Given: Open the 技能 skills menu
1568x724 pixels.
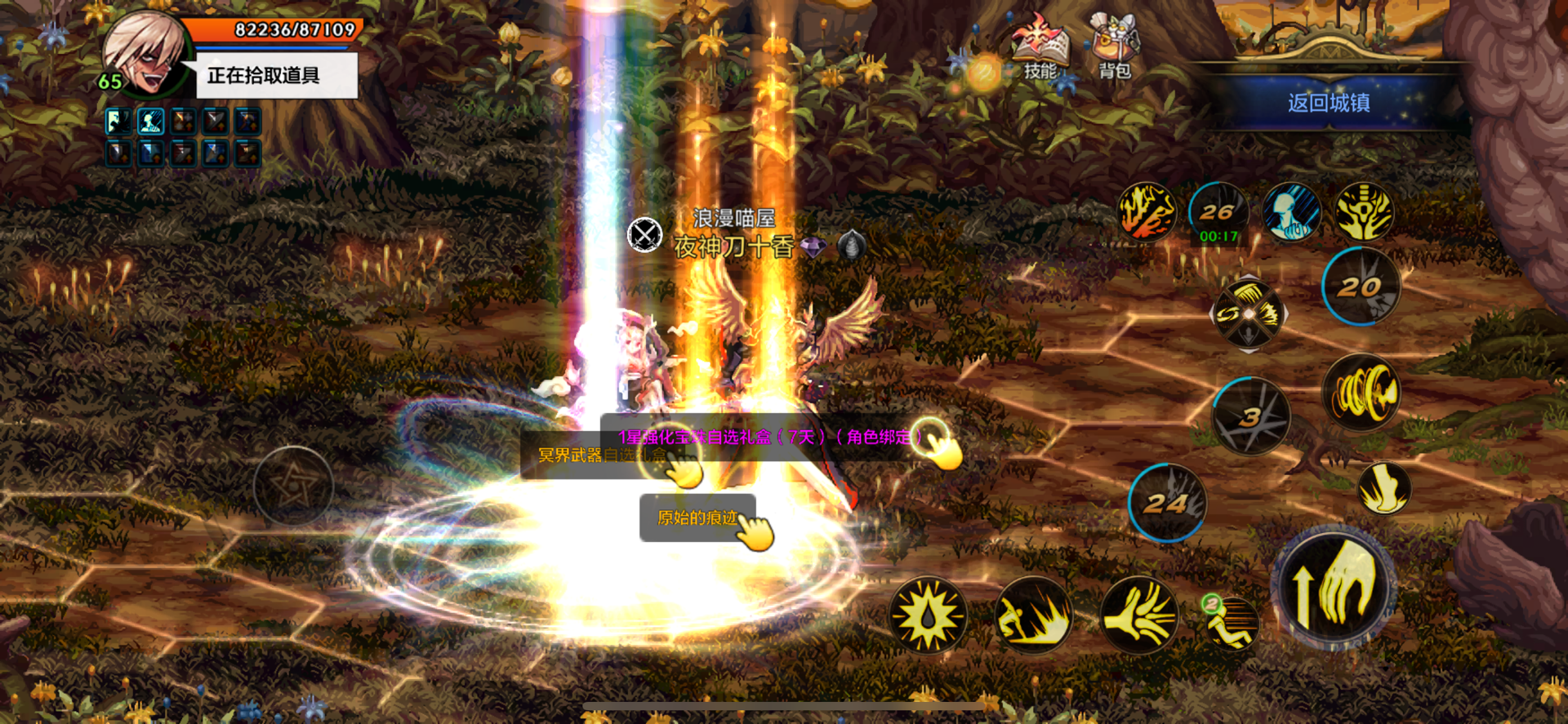Looking at the screenshot, I should (x=1038, y=51).
